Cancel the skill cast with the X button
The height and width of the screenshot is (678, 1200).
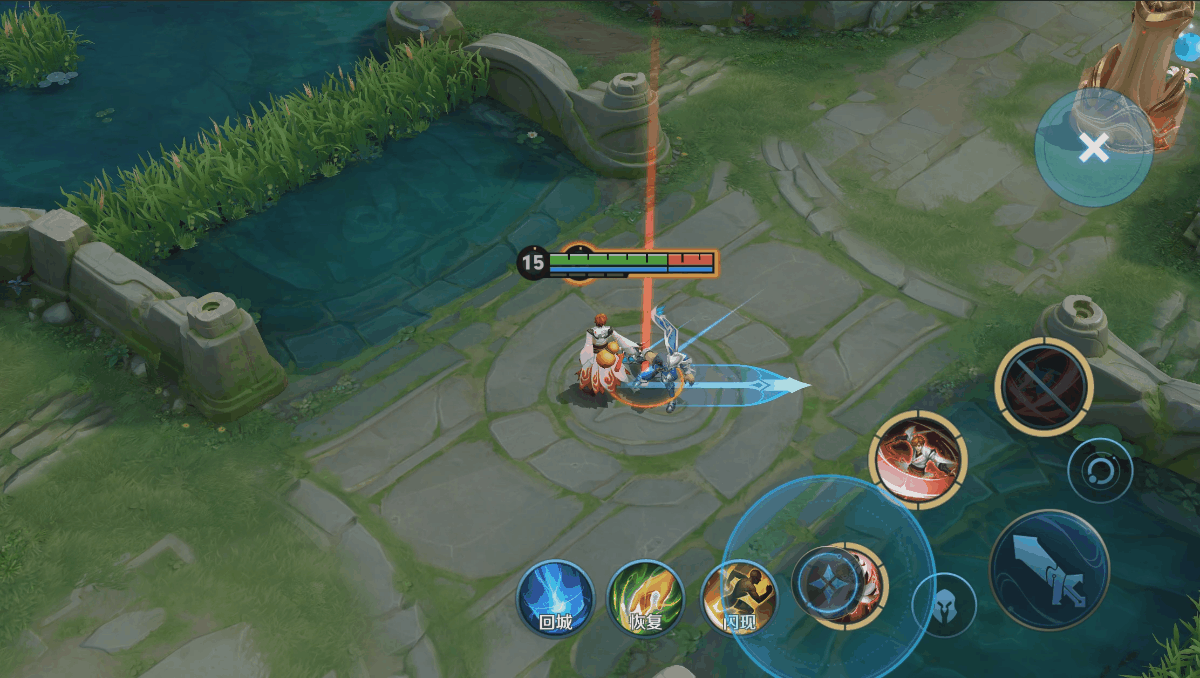pyautogui.click(x=1094, y=148)
